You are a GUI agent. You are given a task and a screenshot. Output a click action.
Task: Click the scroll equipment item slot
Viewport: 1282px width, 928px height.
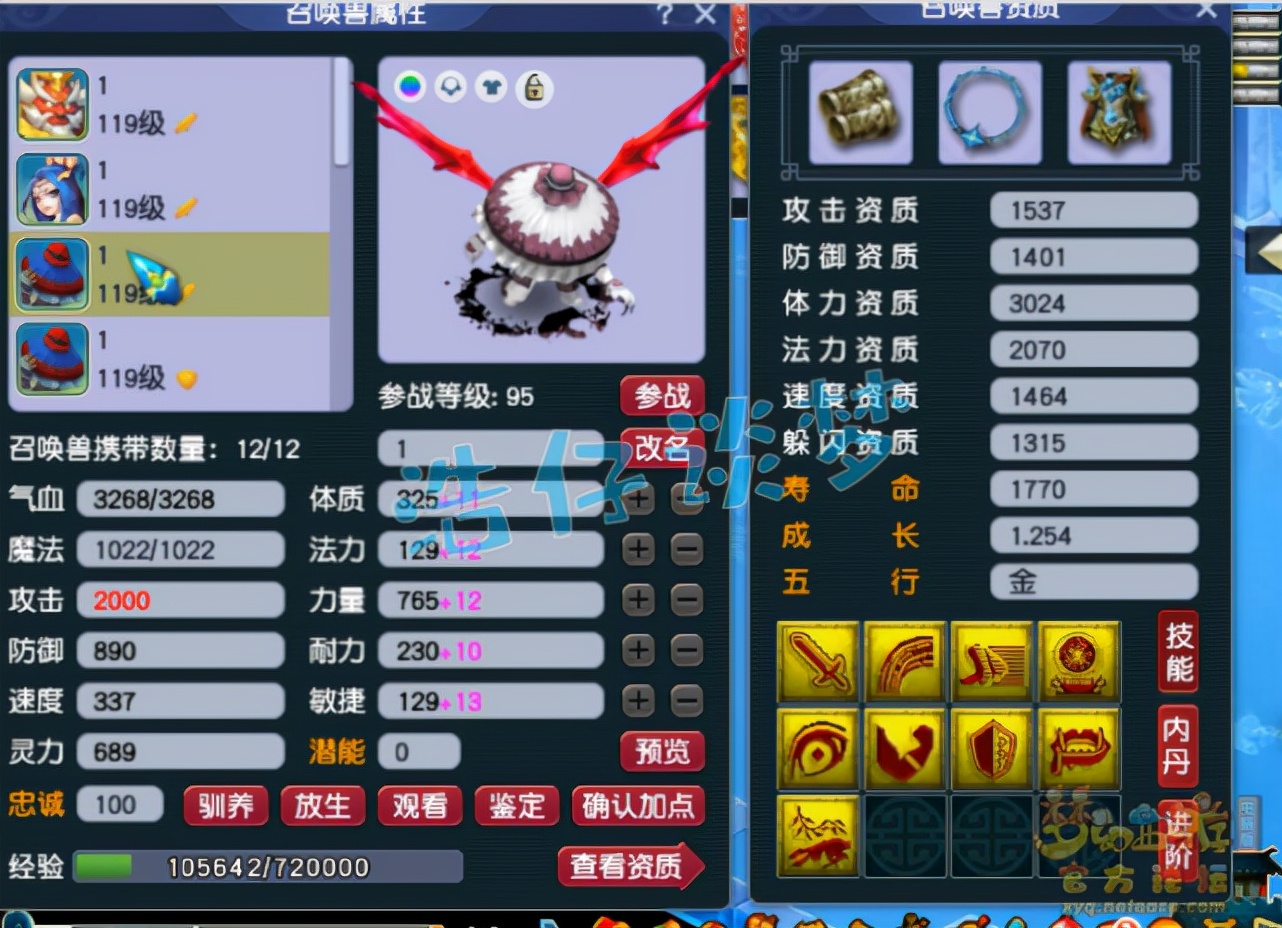point(860,111)
